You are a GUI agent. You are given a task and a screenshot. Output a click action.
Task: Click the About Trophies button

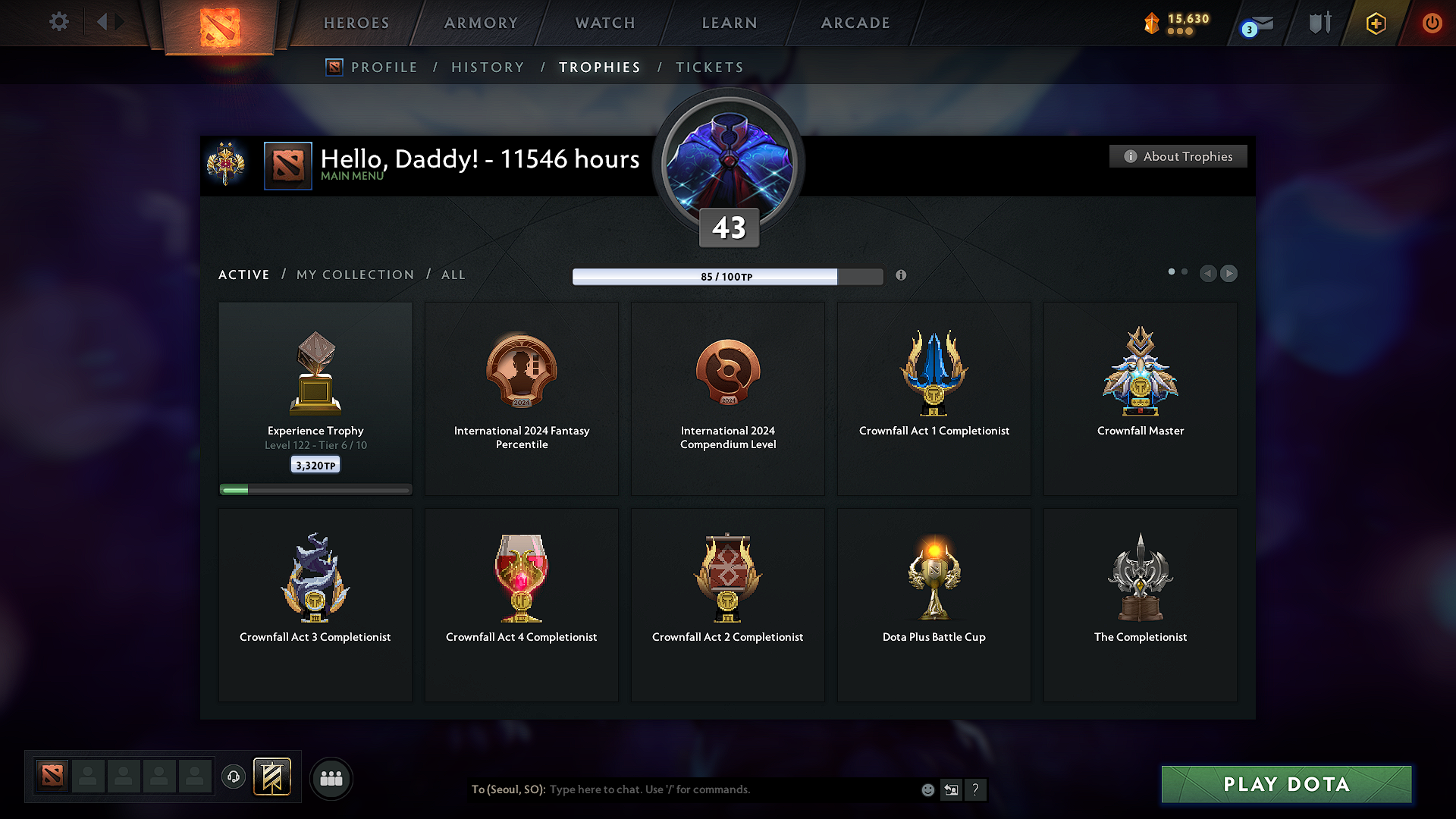click(x=1178, y=156)
